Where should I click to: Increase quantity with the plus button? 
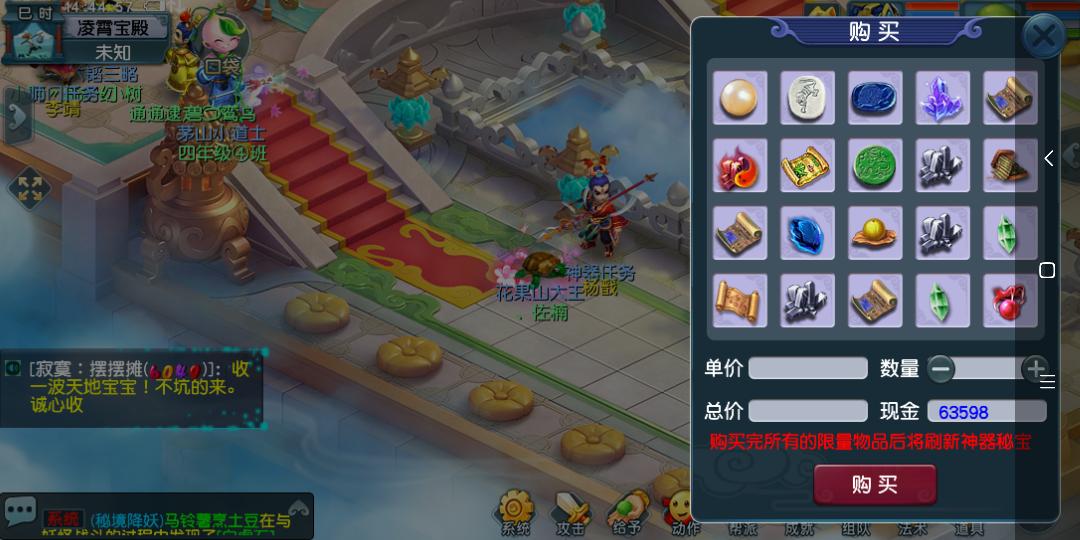(x=1036, y=369)
